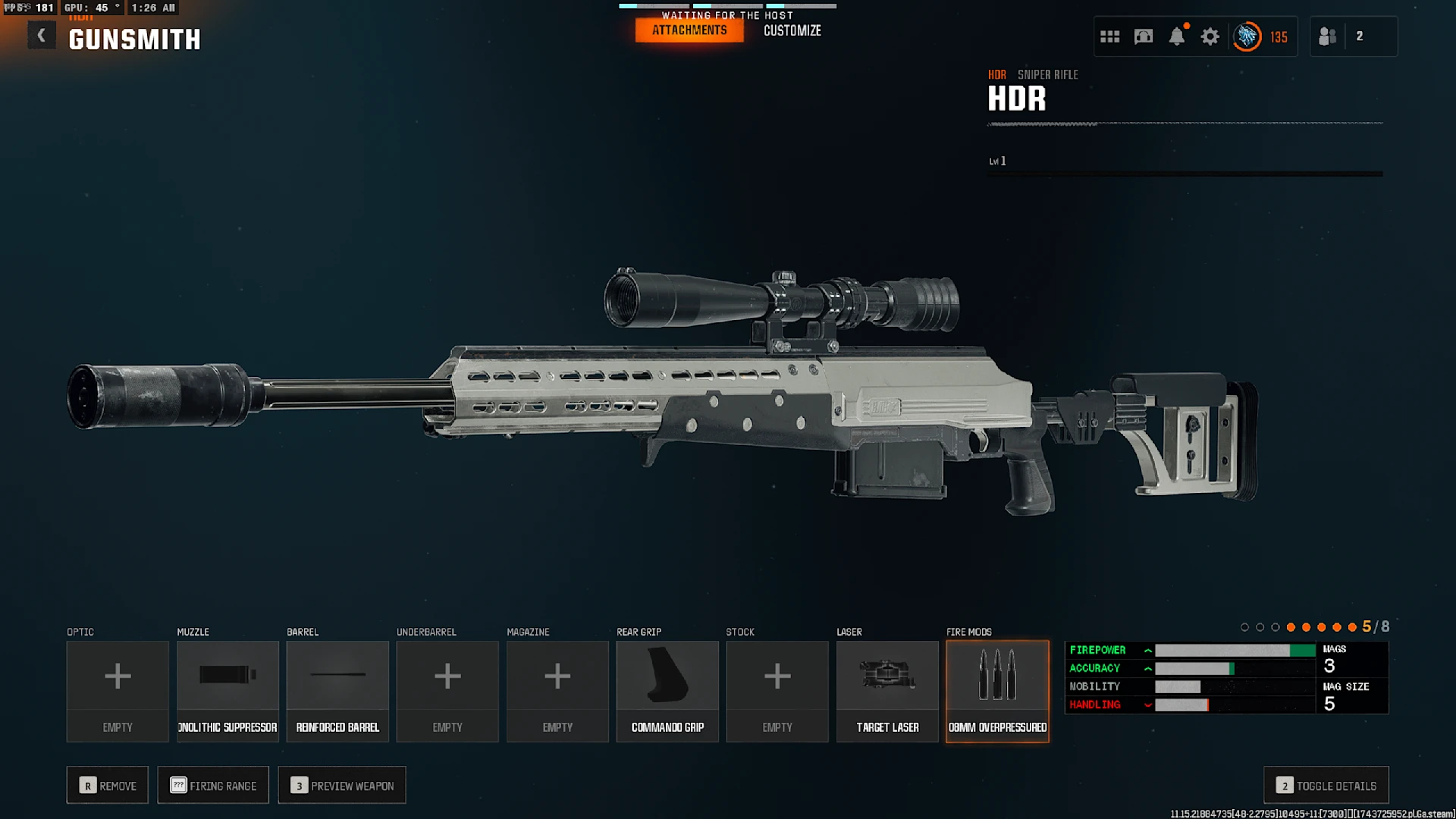
Task: Select the Target Laser slot
Action: tap(887, 691)
